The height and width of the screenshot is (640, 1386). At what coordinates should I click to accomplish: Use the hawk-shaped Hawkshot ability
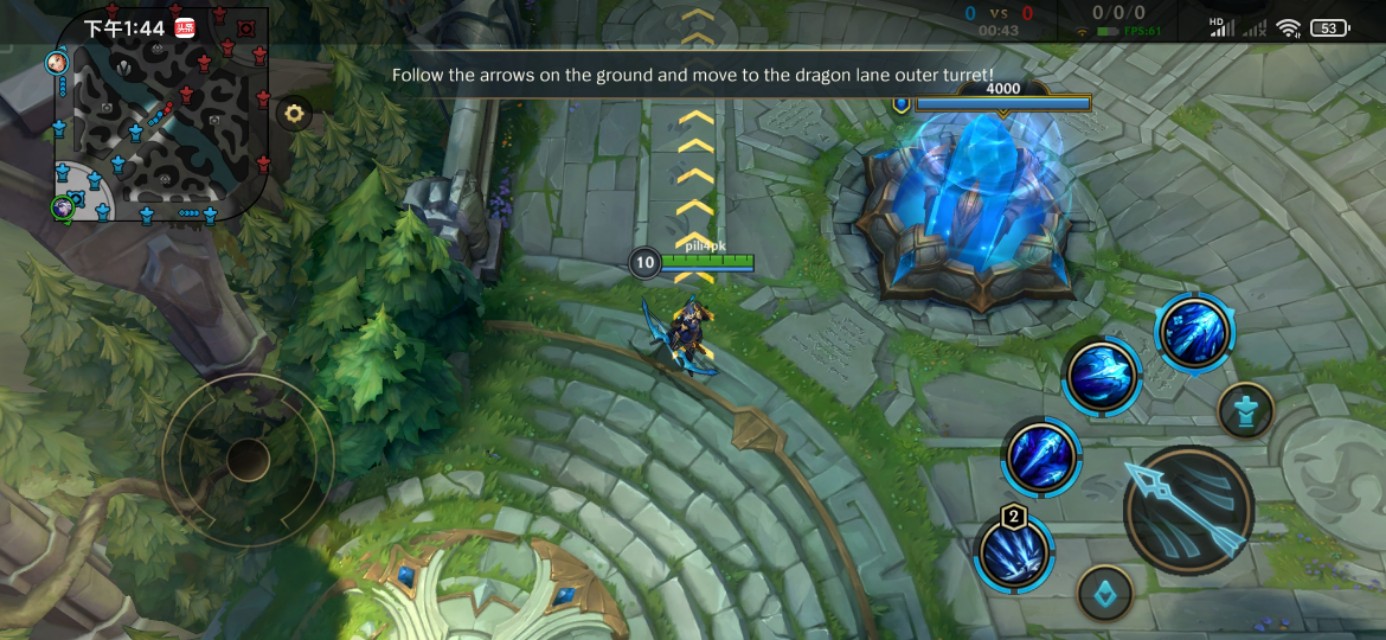click(x=1102, y=377)
